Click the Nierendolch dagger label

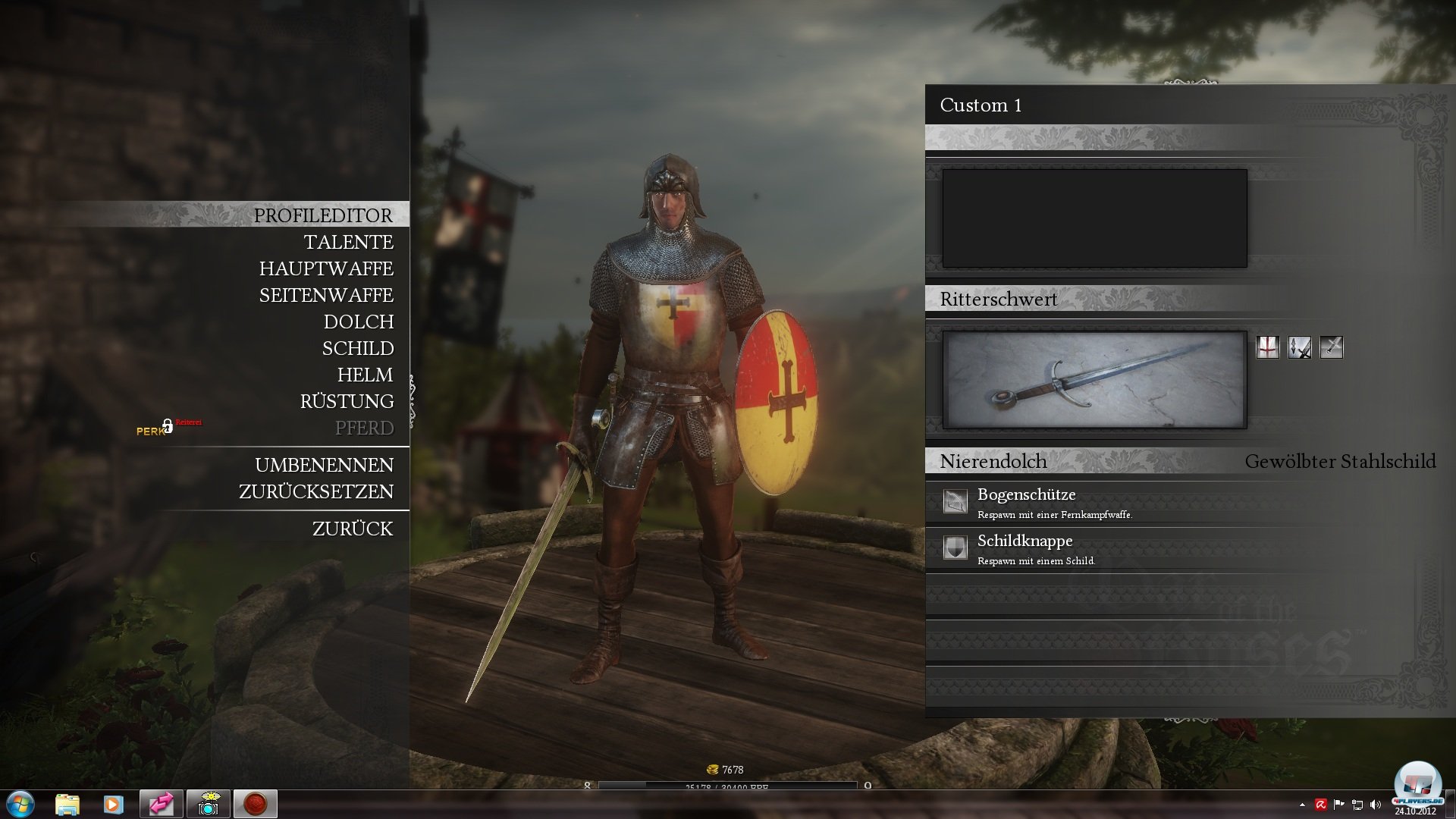pyautogui.click(x=993, y=461)
